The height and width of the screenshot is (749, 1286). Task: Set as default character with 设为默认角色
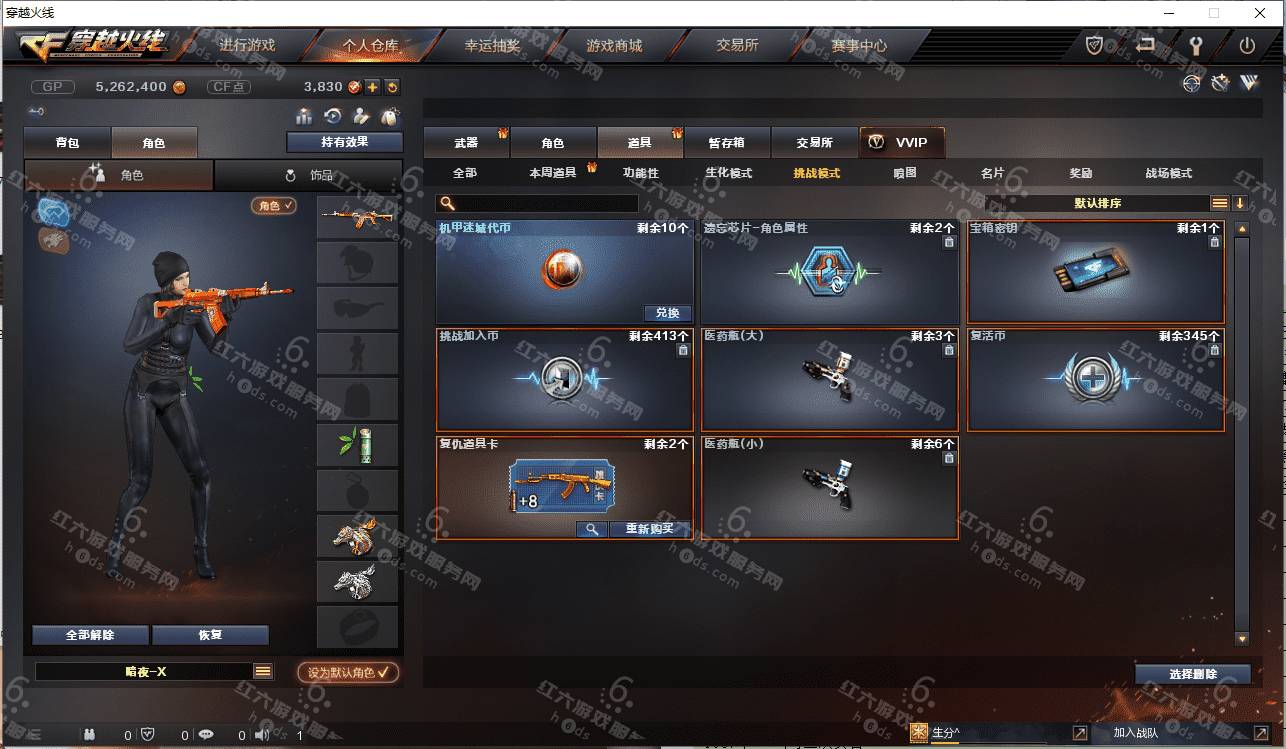pyautogui.click(x=347, y=673)
